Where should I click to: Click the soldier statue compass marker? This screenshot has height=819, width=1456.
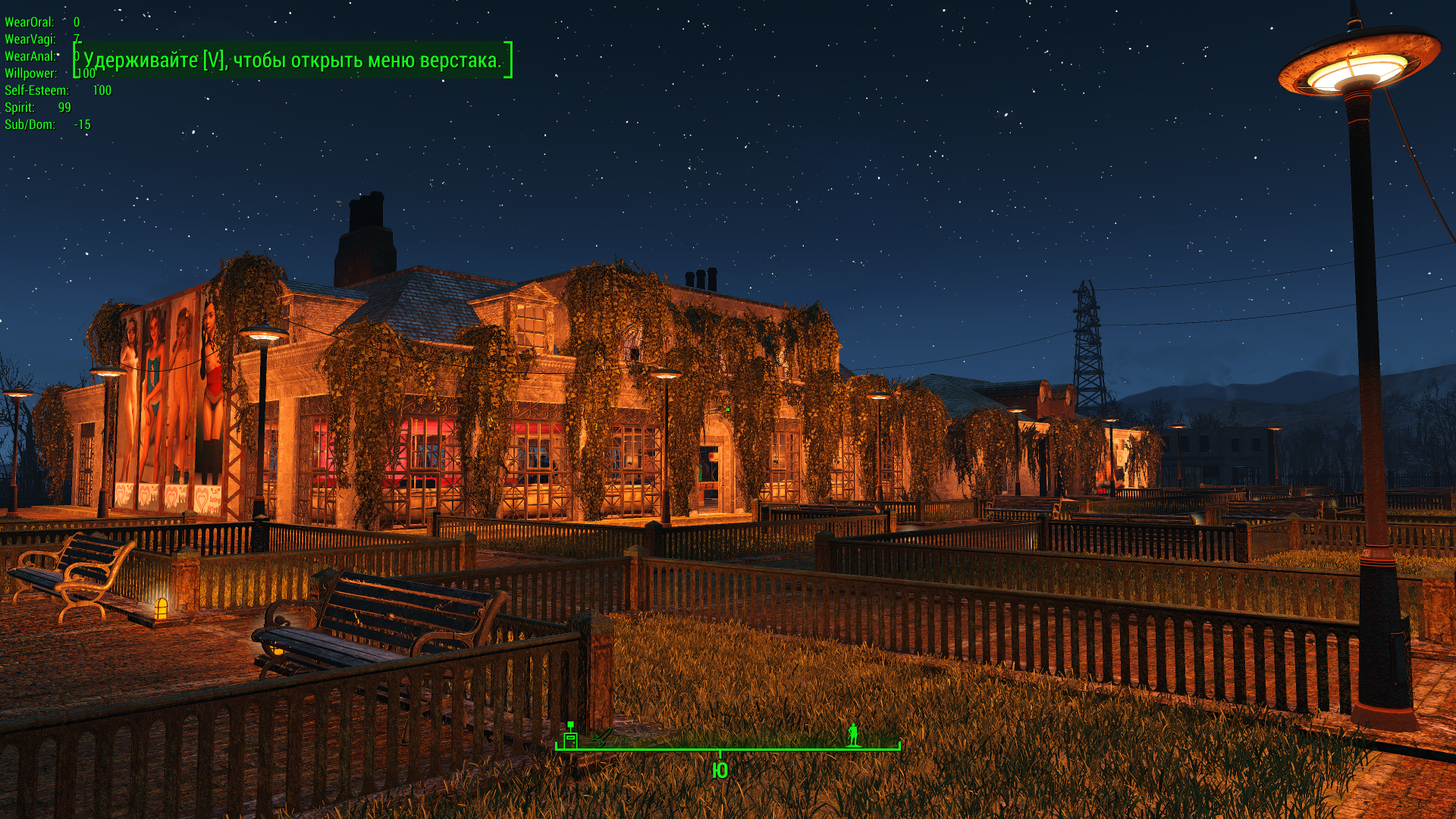pyautogui.click(x=853, y=734)
